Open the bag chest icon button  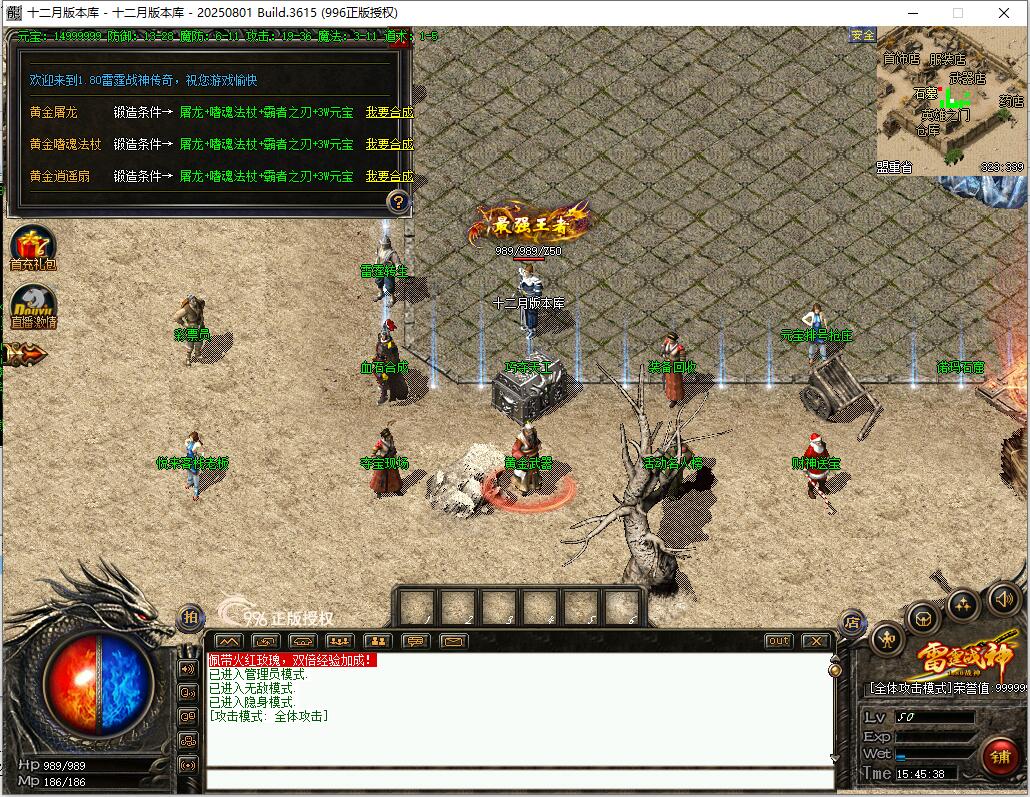924,619
